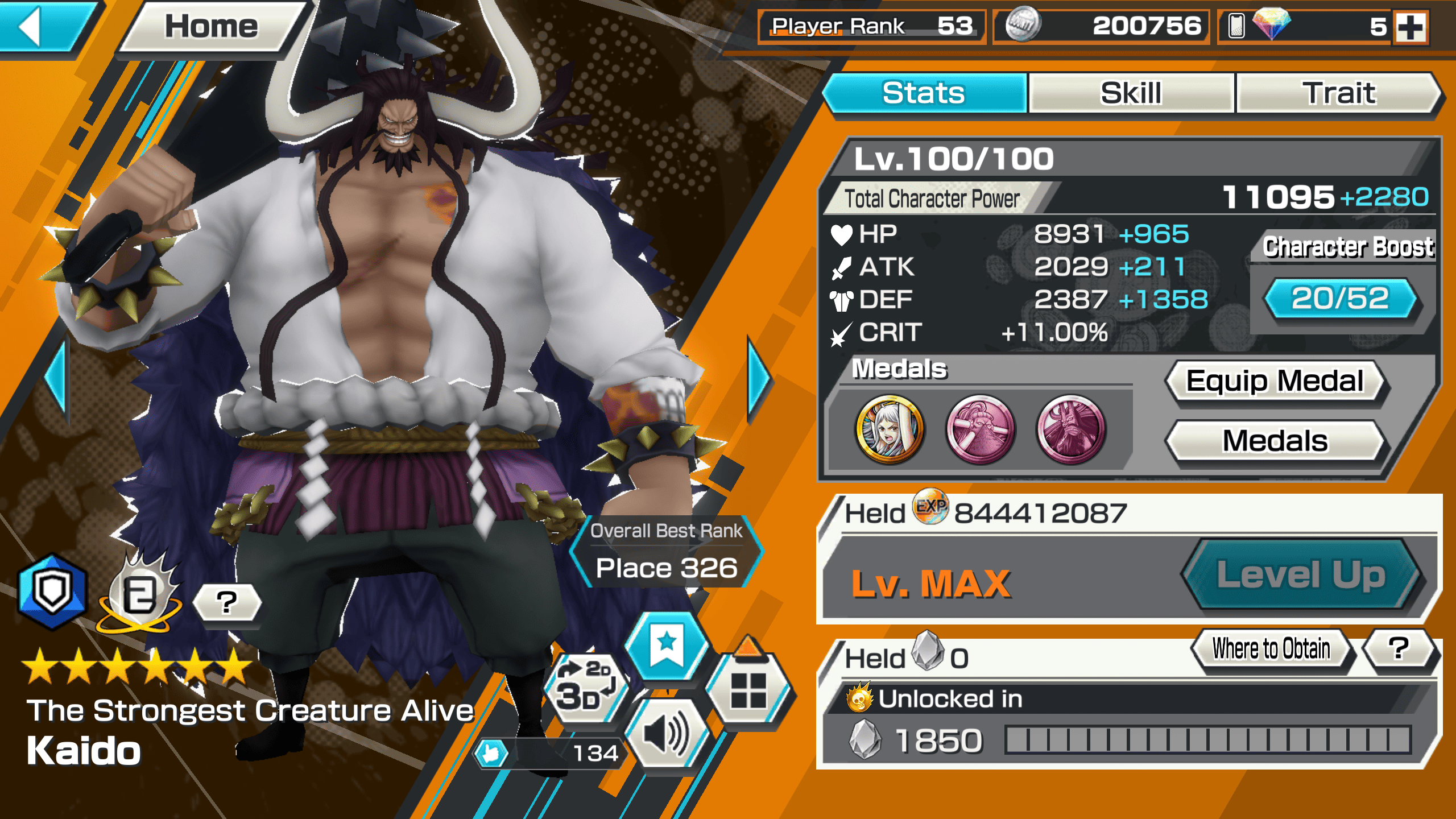Open the Trait tab

[1339, 93]
